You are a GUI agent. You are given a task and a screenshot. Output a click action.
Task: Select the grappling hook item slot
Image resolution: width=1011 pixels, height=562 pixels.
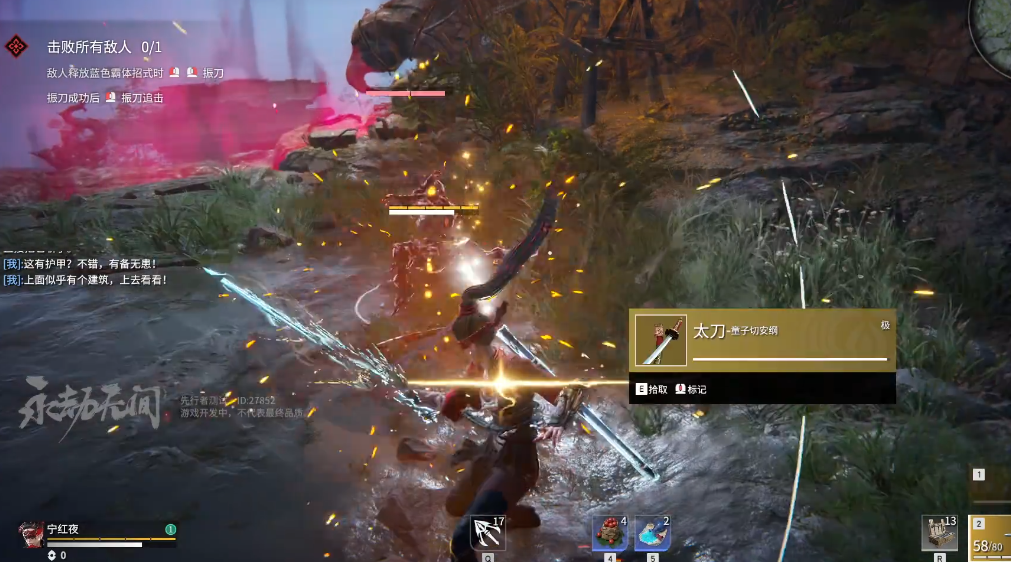tap(487, 533)
